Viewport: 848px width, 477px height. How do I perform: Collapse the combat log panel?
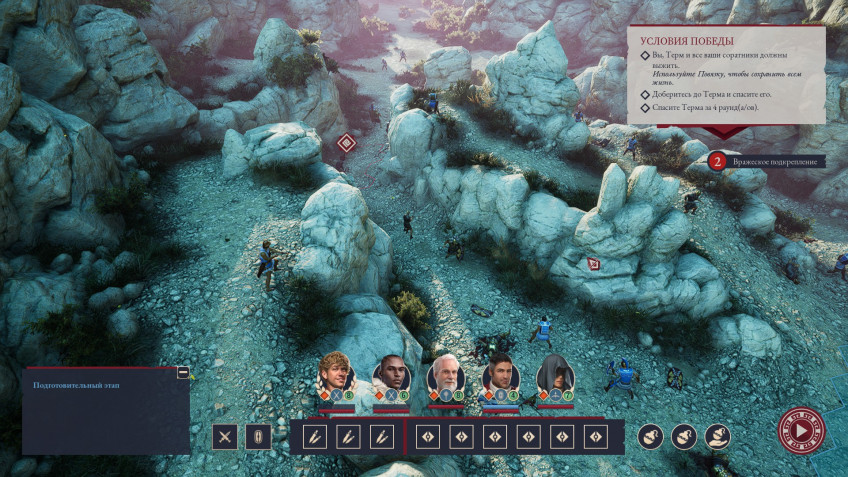(x=183, y=373)
